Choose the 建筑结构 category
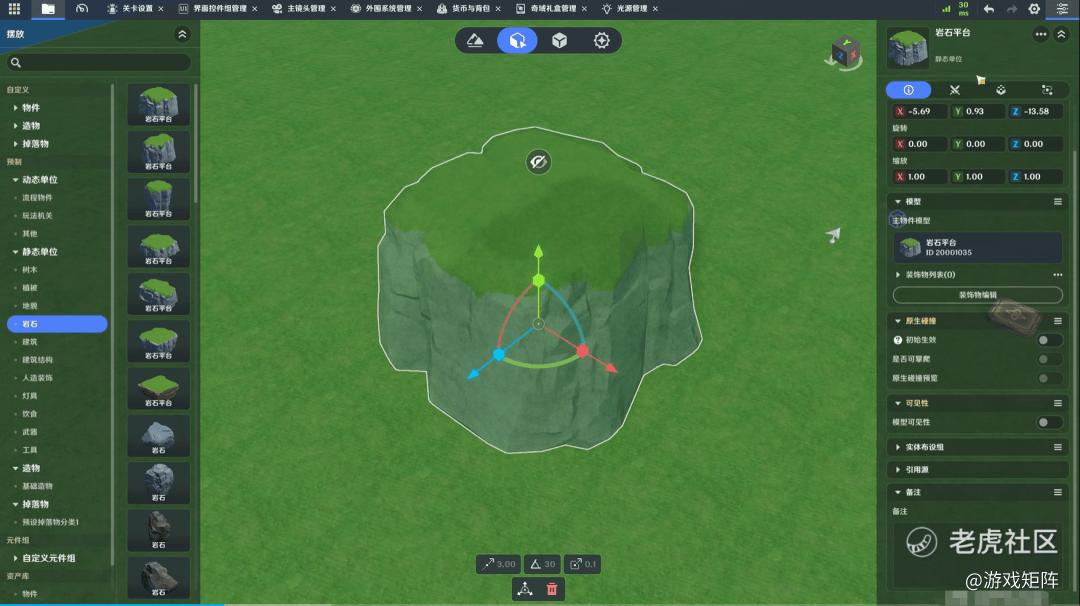The width and height of the screenshot is (1080, 606). tap(38, 360)
